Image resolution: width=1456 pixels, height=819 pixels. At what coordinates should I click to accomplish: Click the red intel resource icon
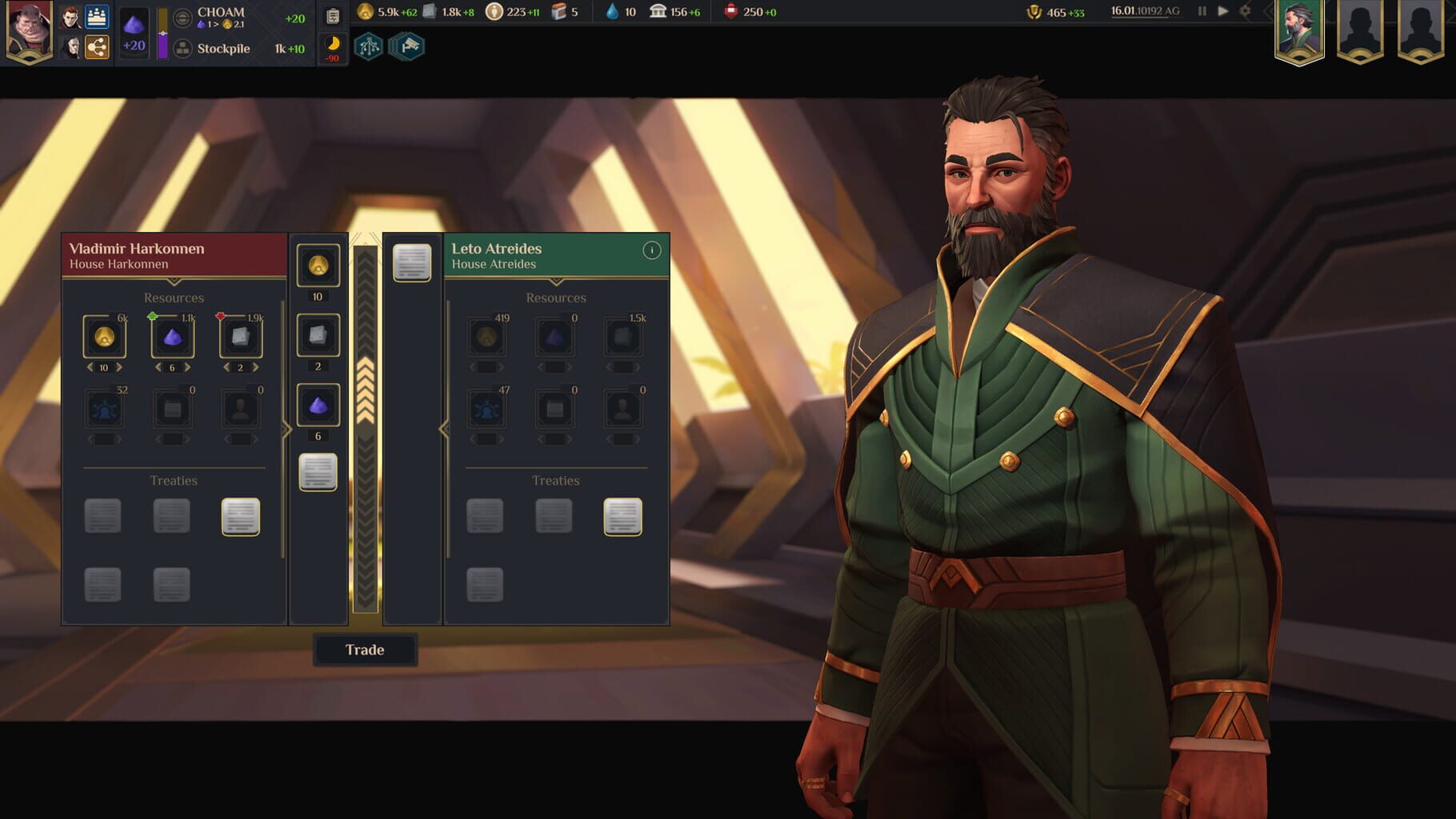731,12
